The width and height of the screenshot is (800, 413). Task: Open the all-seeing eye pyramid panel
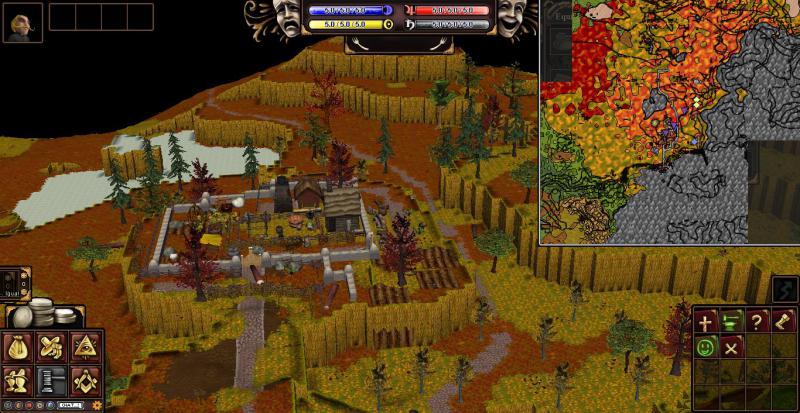tap(84, 348)
